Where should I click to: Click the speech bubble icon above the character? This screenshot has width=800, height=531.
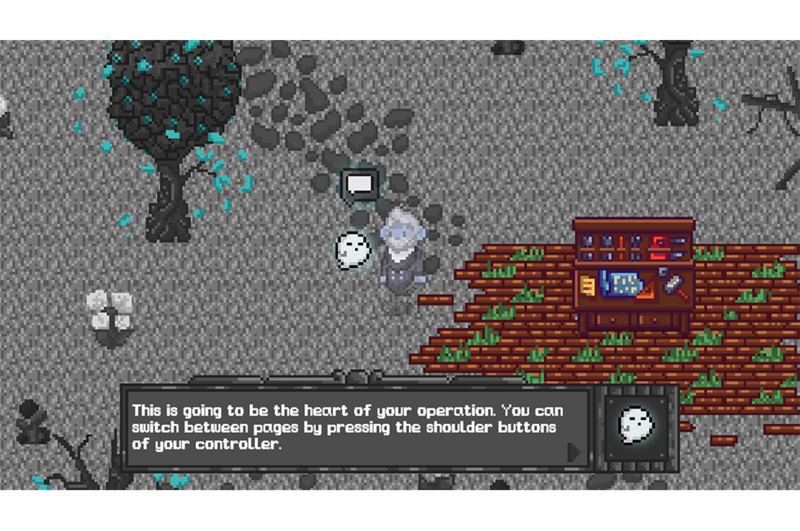tap(359, 184)
